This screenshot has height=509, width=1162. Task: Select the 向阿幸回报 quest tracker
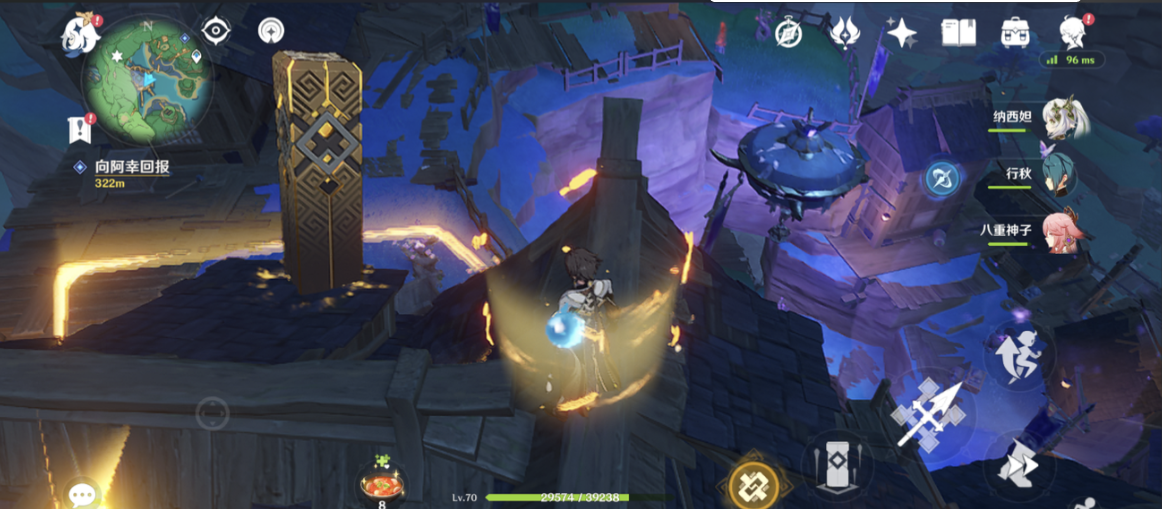coord(131,168)
